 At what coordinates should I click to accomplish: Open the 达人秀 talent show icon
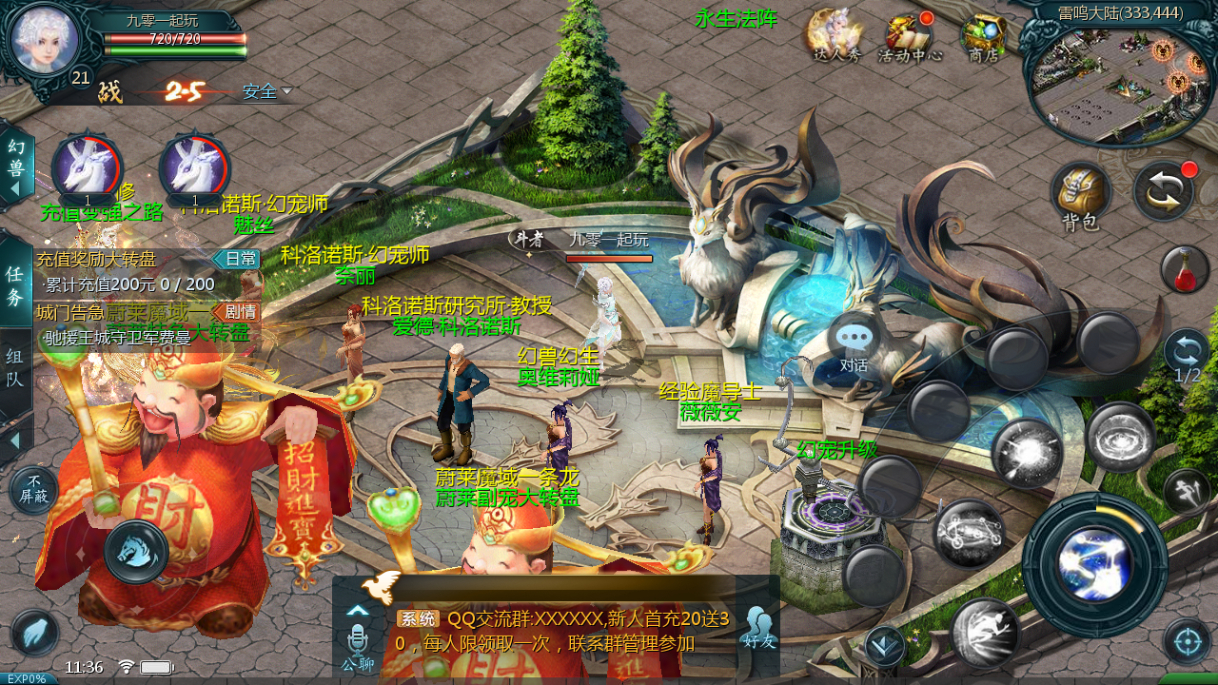click(835, 36)
